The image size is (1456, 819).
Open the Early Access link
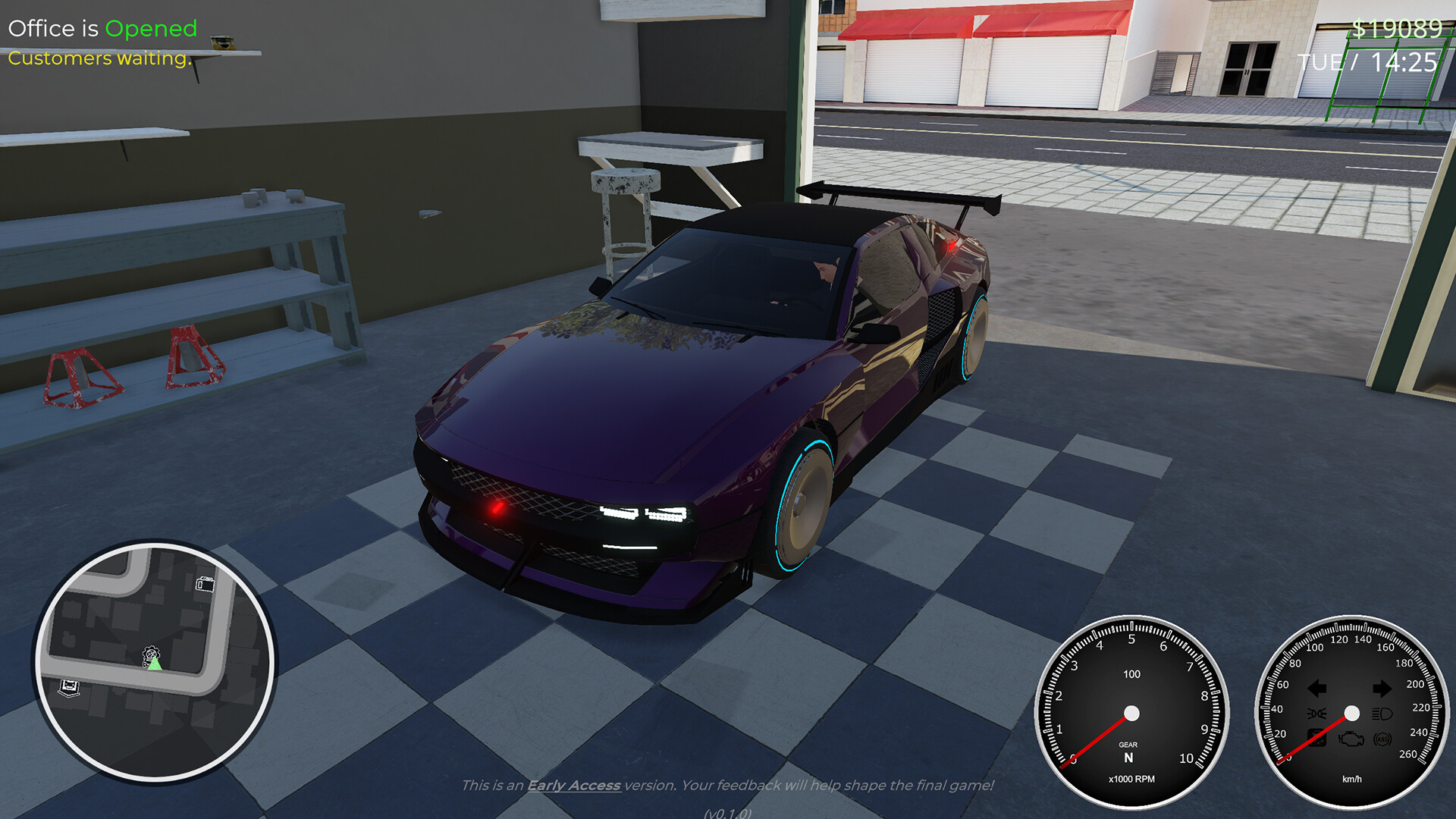click(x=574, y=786)
